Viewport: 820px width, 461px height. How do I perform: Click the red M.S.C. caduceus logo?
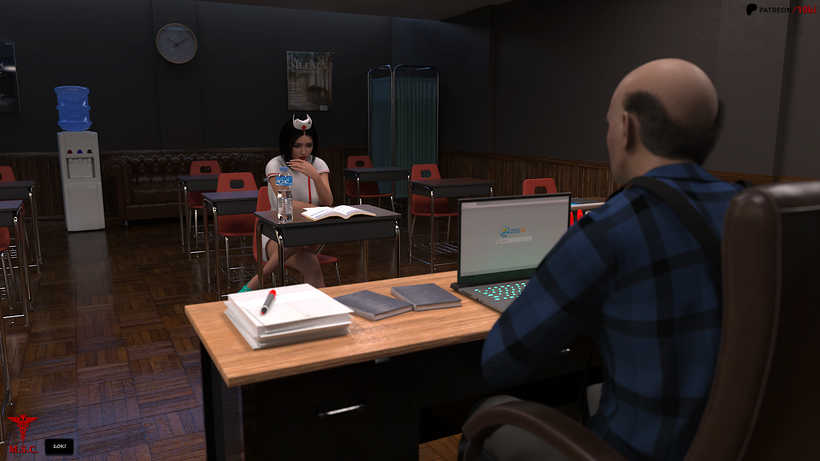coord(19,437)
